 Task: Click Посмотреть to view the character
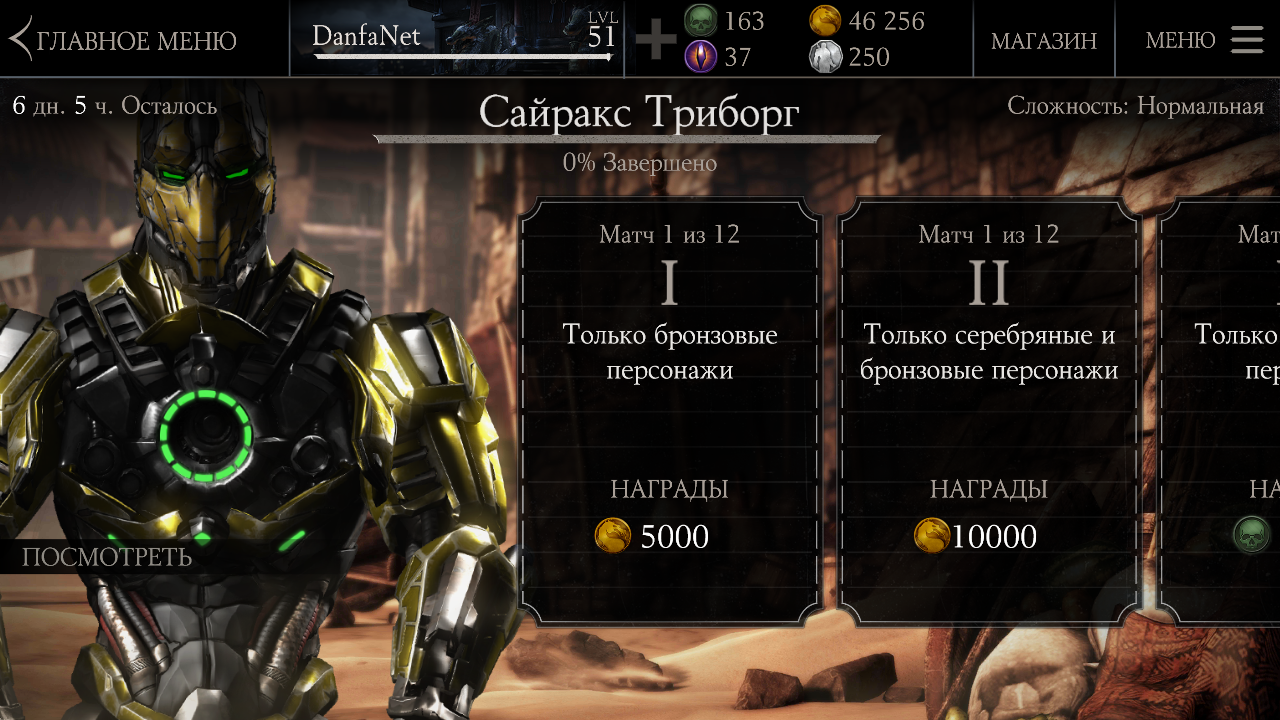coord(107,557)
